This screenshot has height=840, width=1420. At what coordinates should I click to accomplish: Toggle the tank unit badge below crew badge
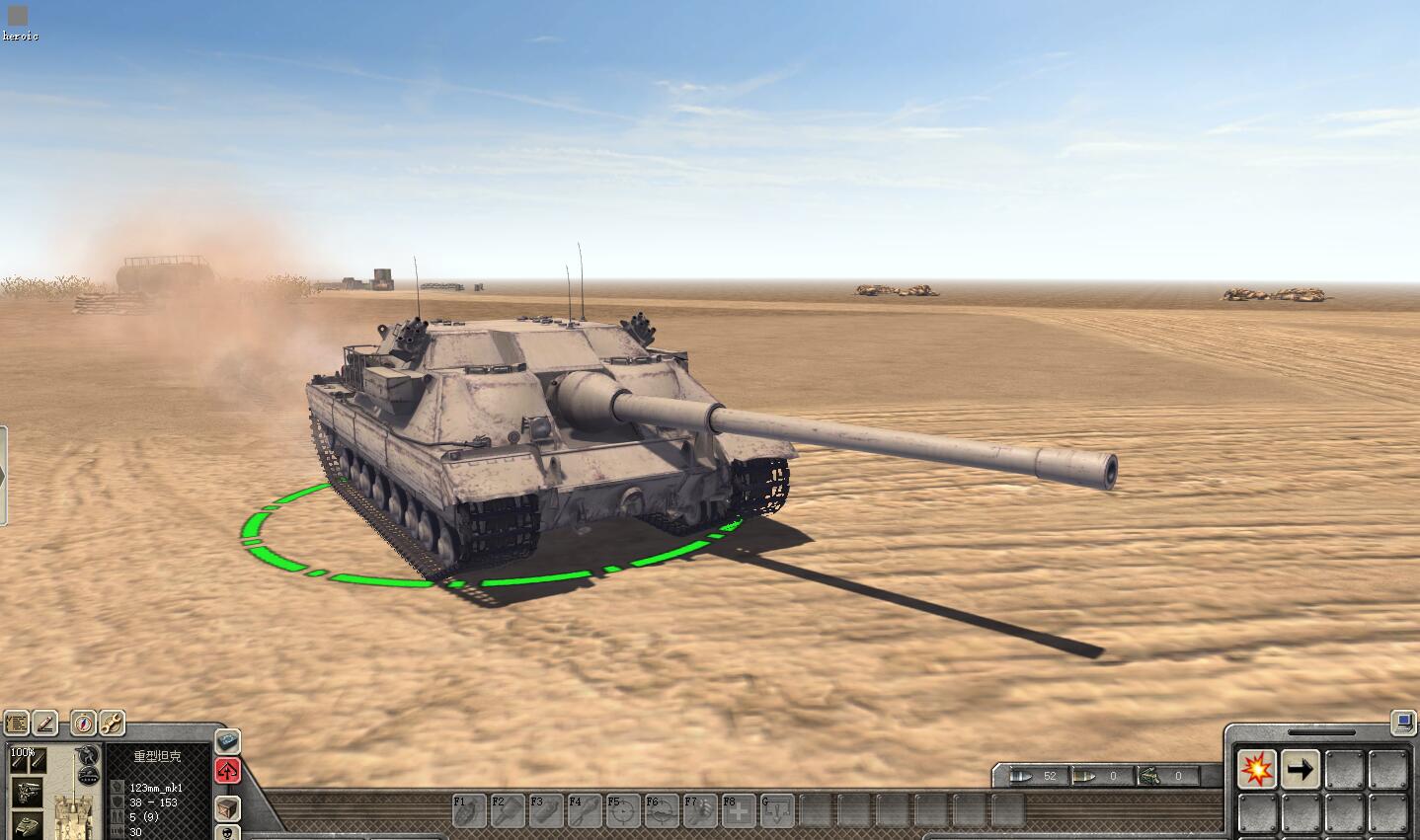(x=88, y=773)
